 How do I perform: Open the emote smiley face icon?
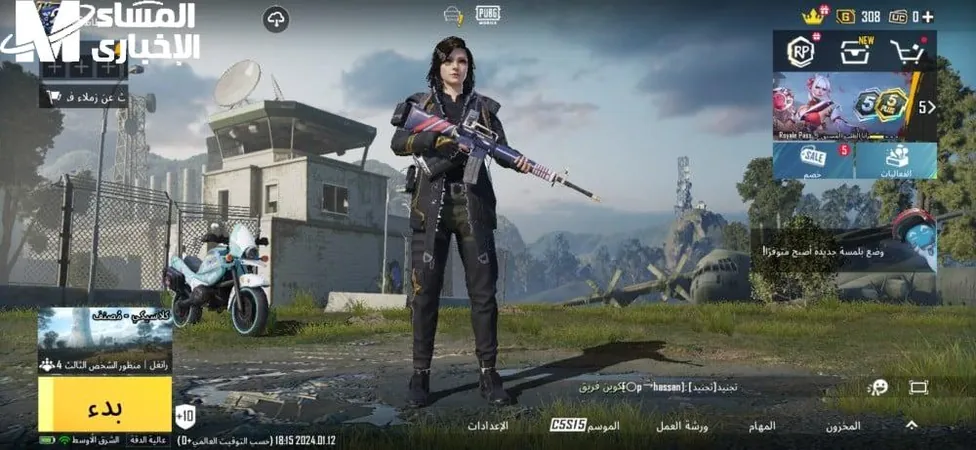coord(878,387)
